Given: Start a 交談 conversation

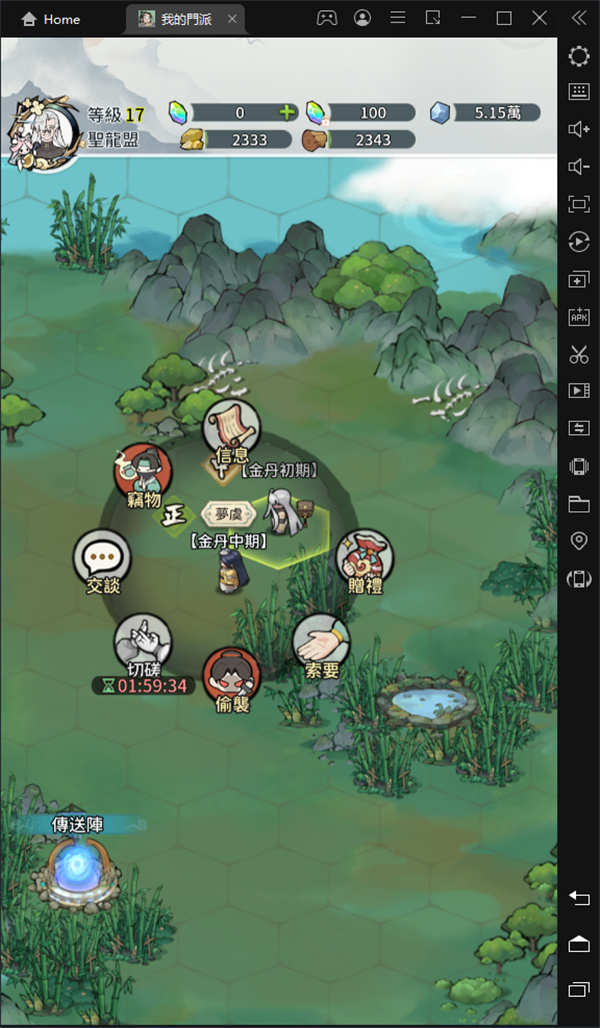Looking at the screenshot, I should 102,559.
